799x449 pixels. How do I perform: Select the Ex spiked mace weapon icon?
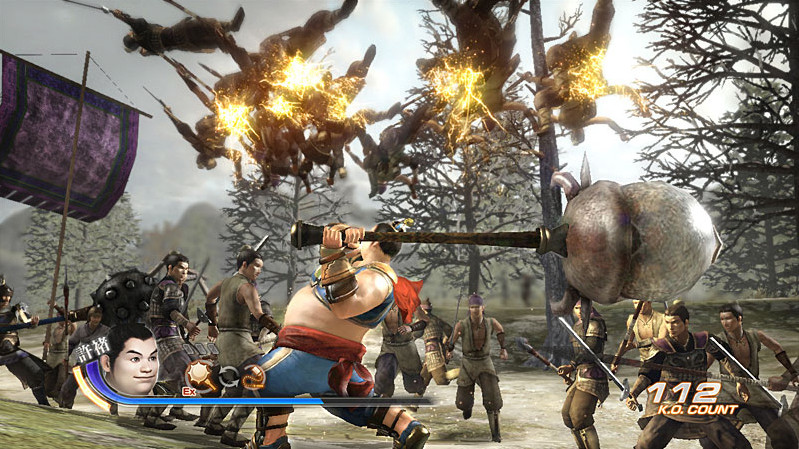click(202, 376)
